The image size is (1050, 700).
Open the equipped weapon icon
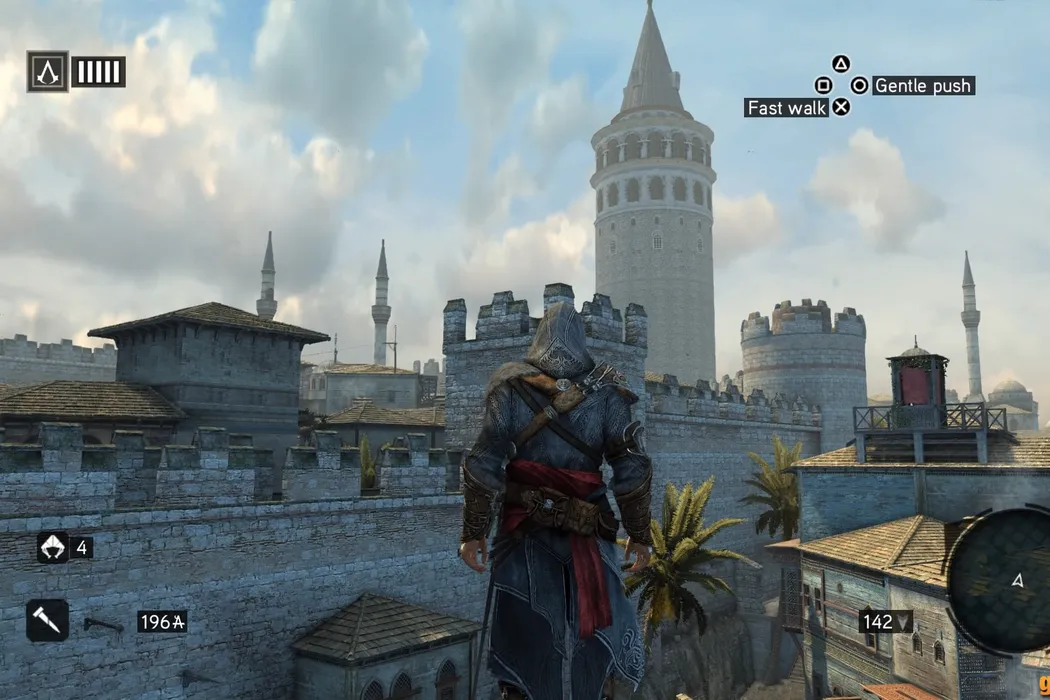tap(48, 620)
